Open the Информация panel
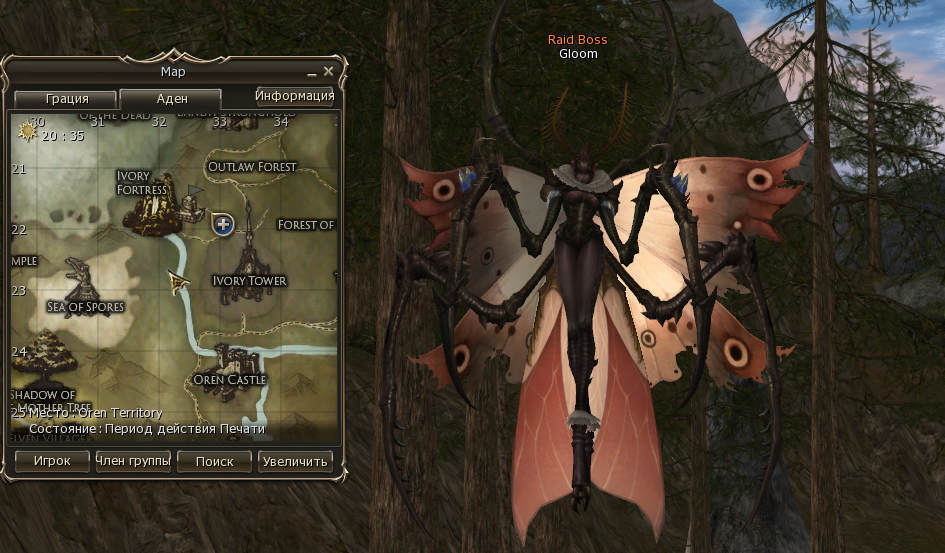Viewport: 945px width, 553px height. point(294,96)
